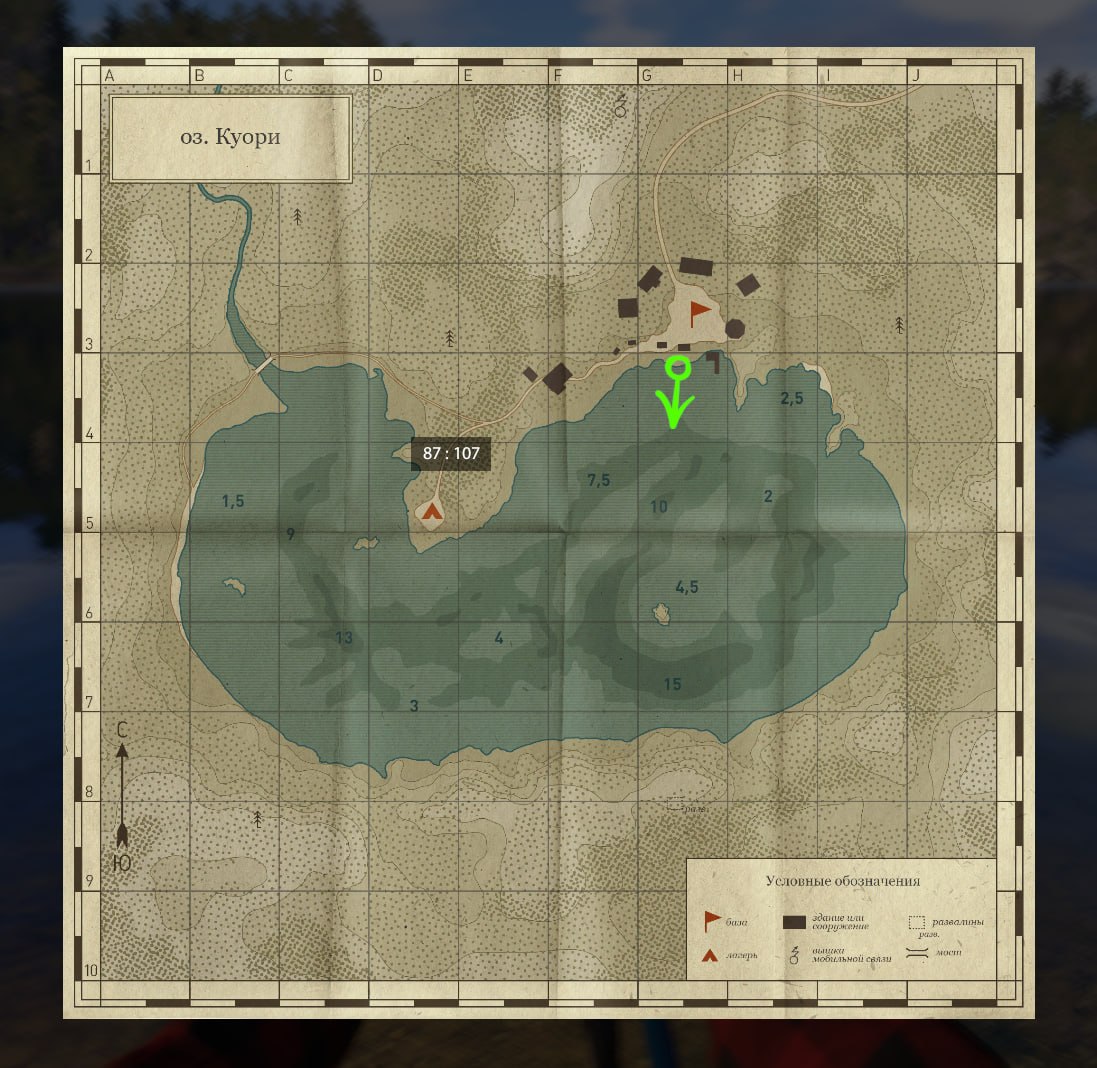Select the ruins marker south of the lake
This screenshot has height=1068, width=1097.
click(676, 802)
